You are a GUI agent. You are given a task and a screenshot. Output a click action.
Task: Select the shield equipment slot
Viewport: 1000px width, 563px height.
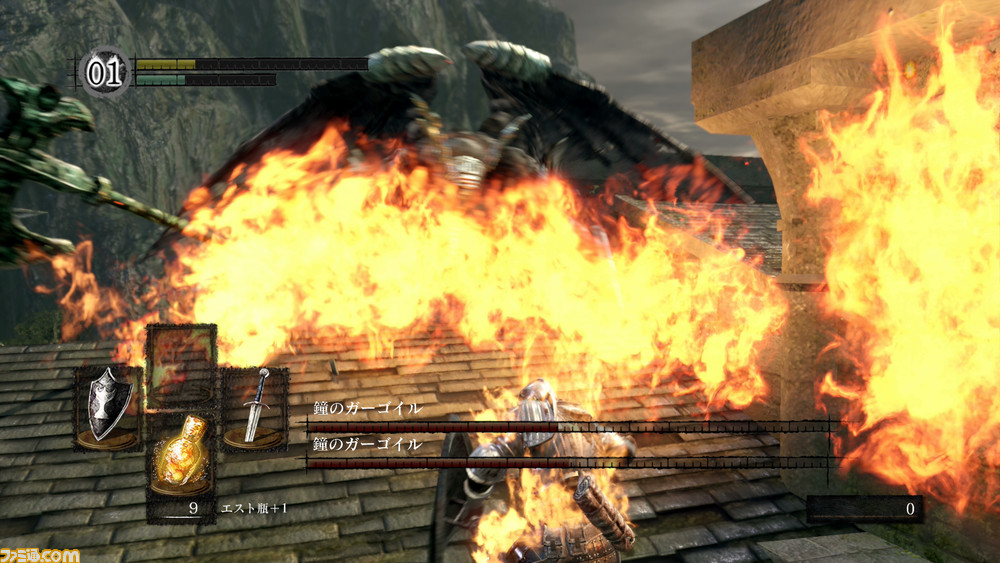pos(107,407)
